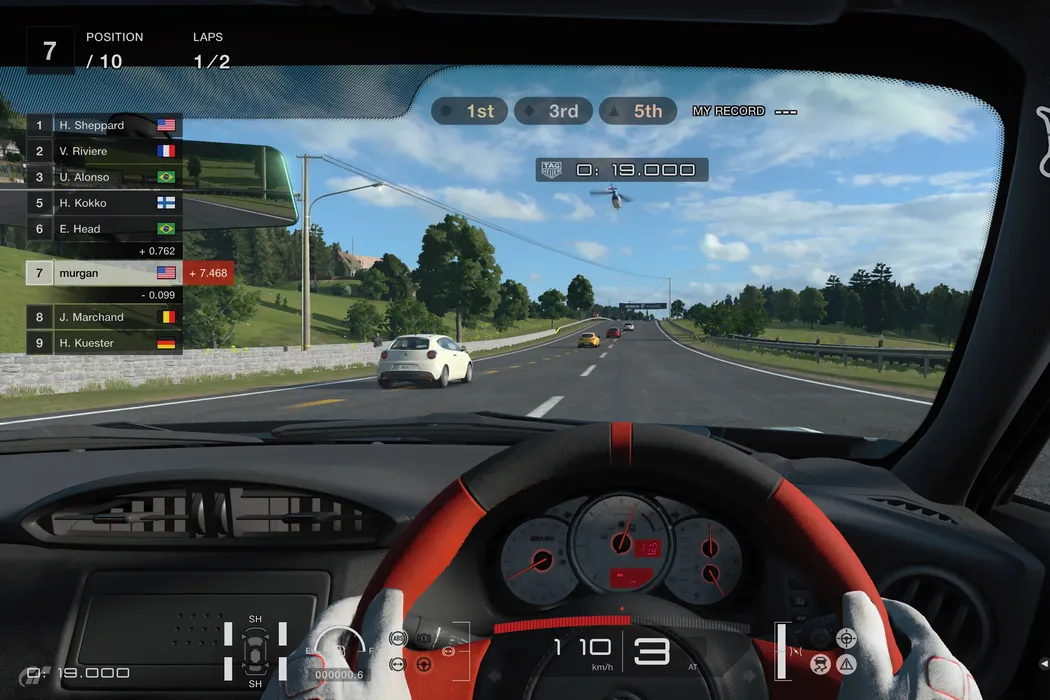Image resolution: width=1050 pixels, height=700 pixels.
Task: Choose the 5th place target badge
Action: pos(638,111)
